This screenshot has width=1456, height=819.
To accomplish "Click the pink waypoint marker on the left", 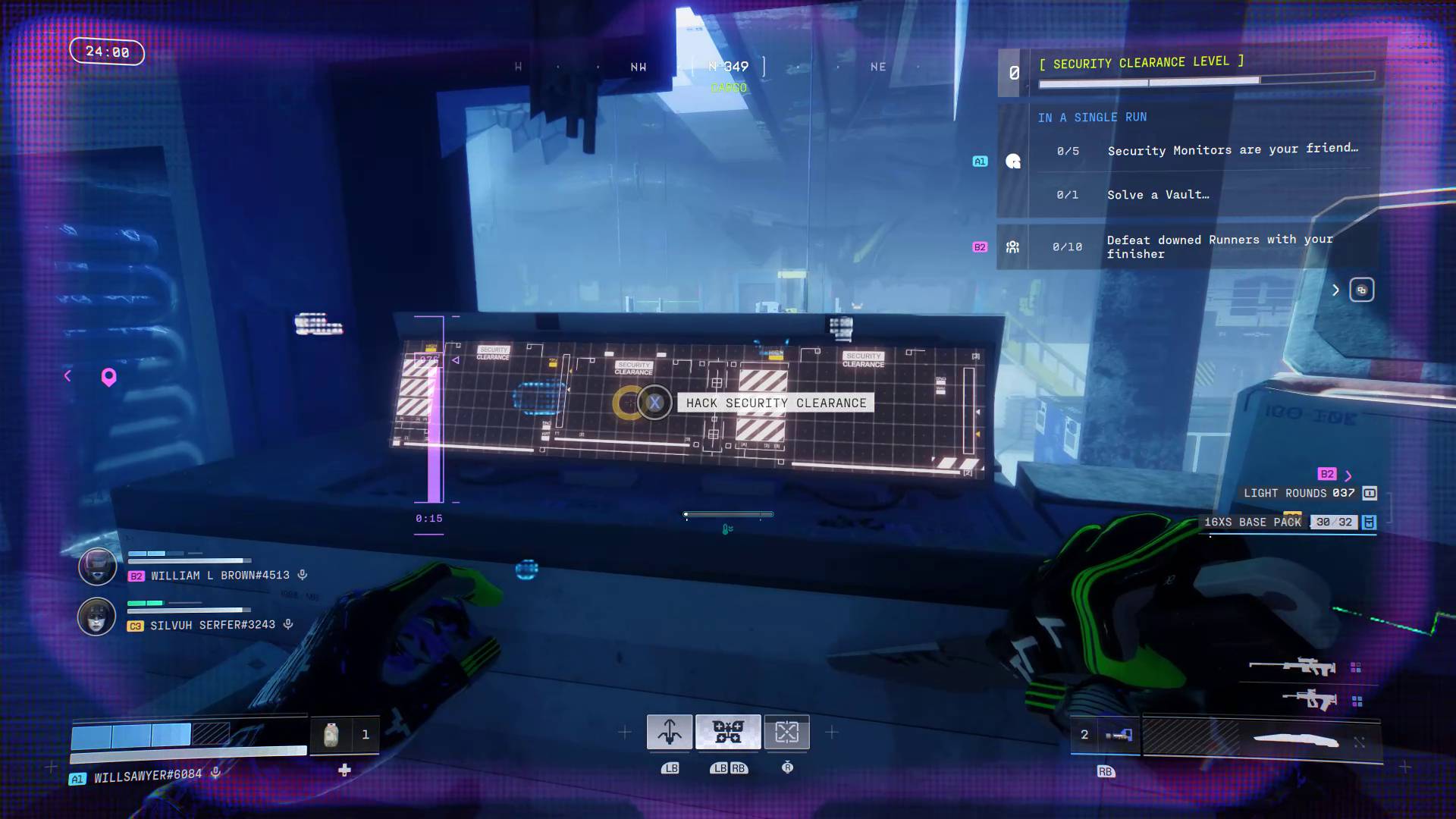I will point(108,378).
